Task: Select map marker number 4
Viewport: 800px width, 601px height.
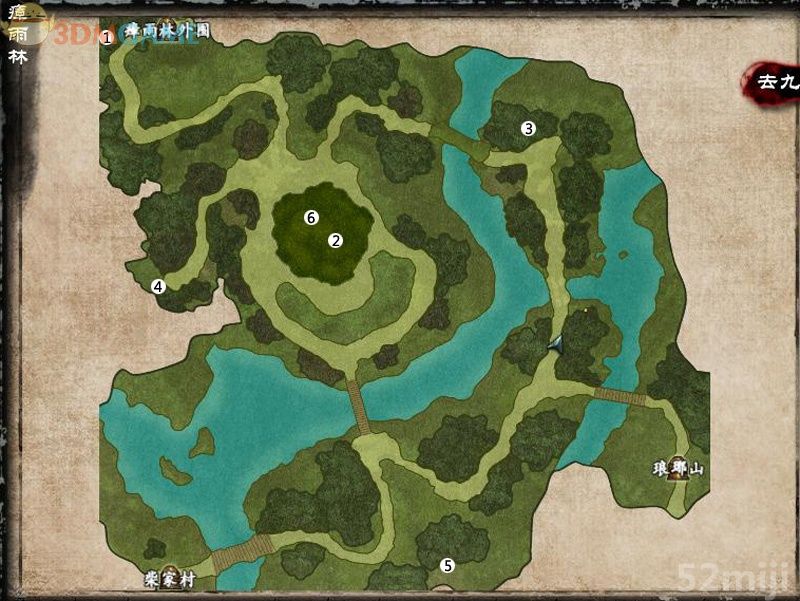Action: (157, 286)
